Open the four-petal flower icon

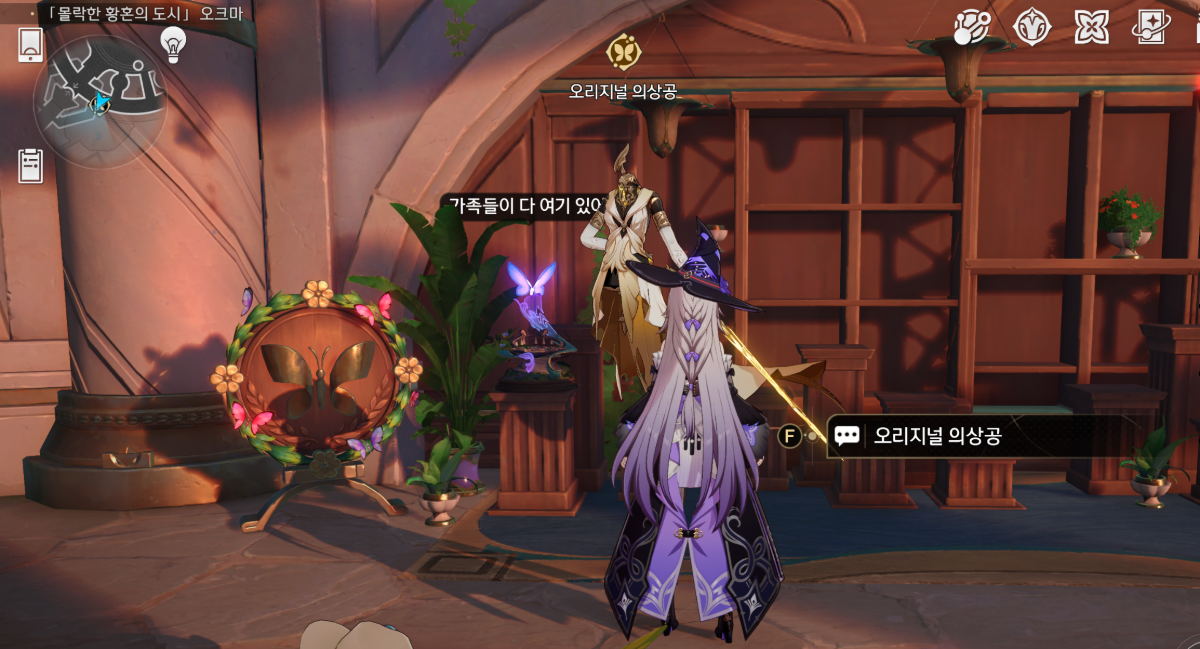pyautogui.click(x=1091, y=27)
